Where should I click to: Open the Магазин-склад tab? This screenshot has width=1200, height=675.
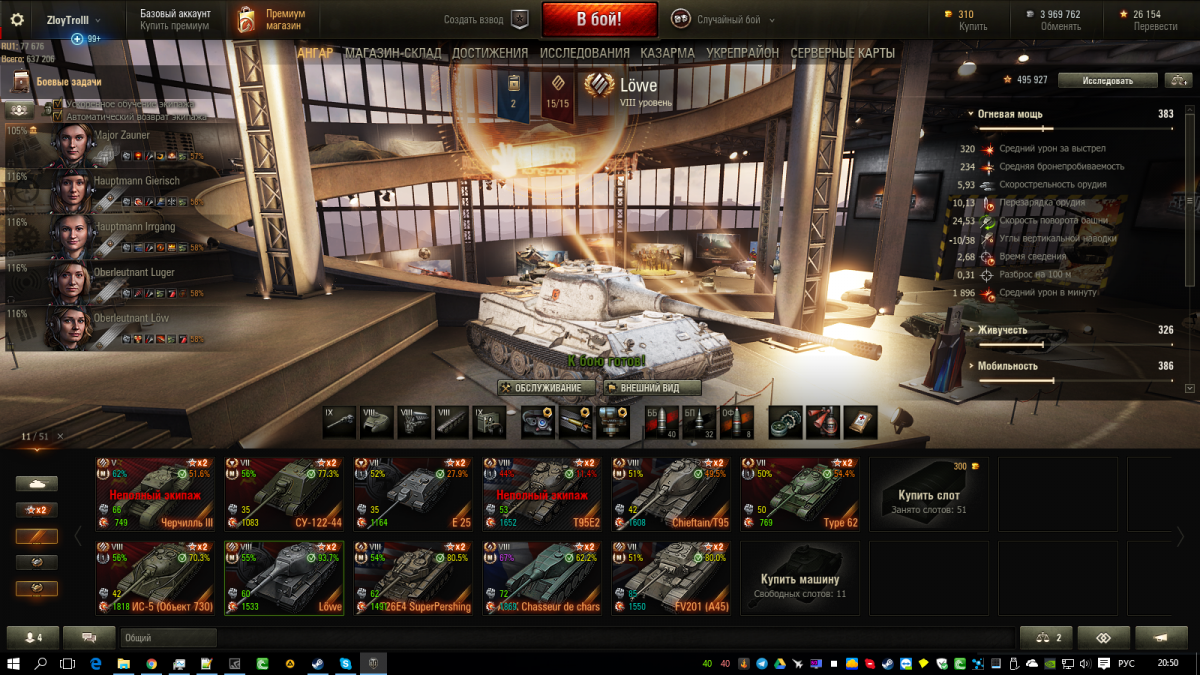tap(392, 53)
